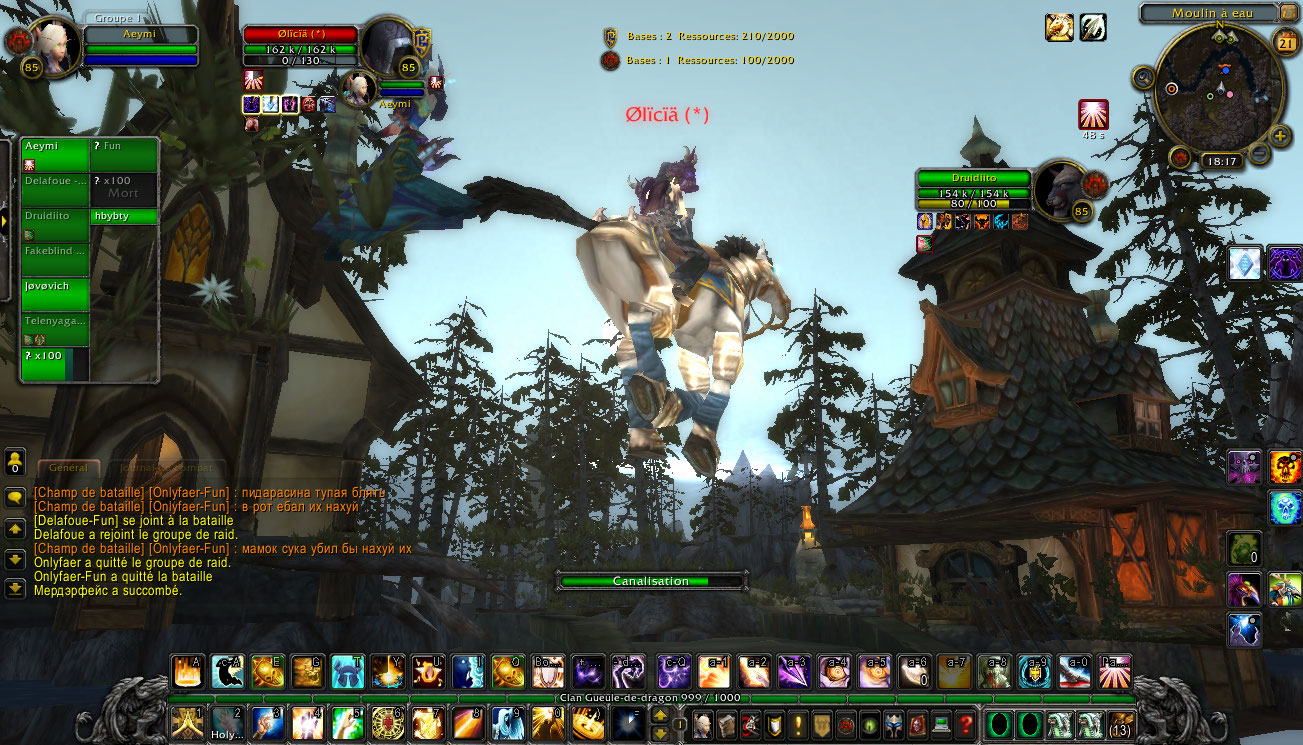Click the minimap tracking magnifier button

point(1144,77)
